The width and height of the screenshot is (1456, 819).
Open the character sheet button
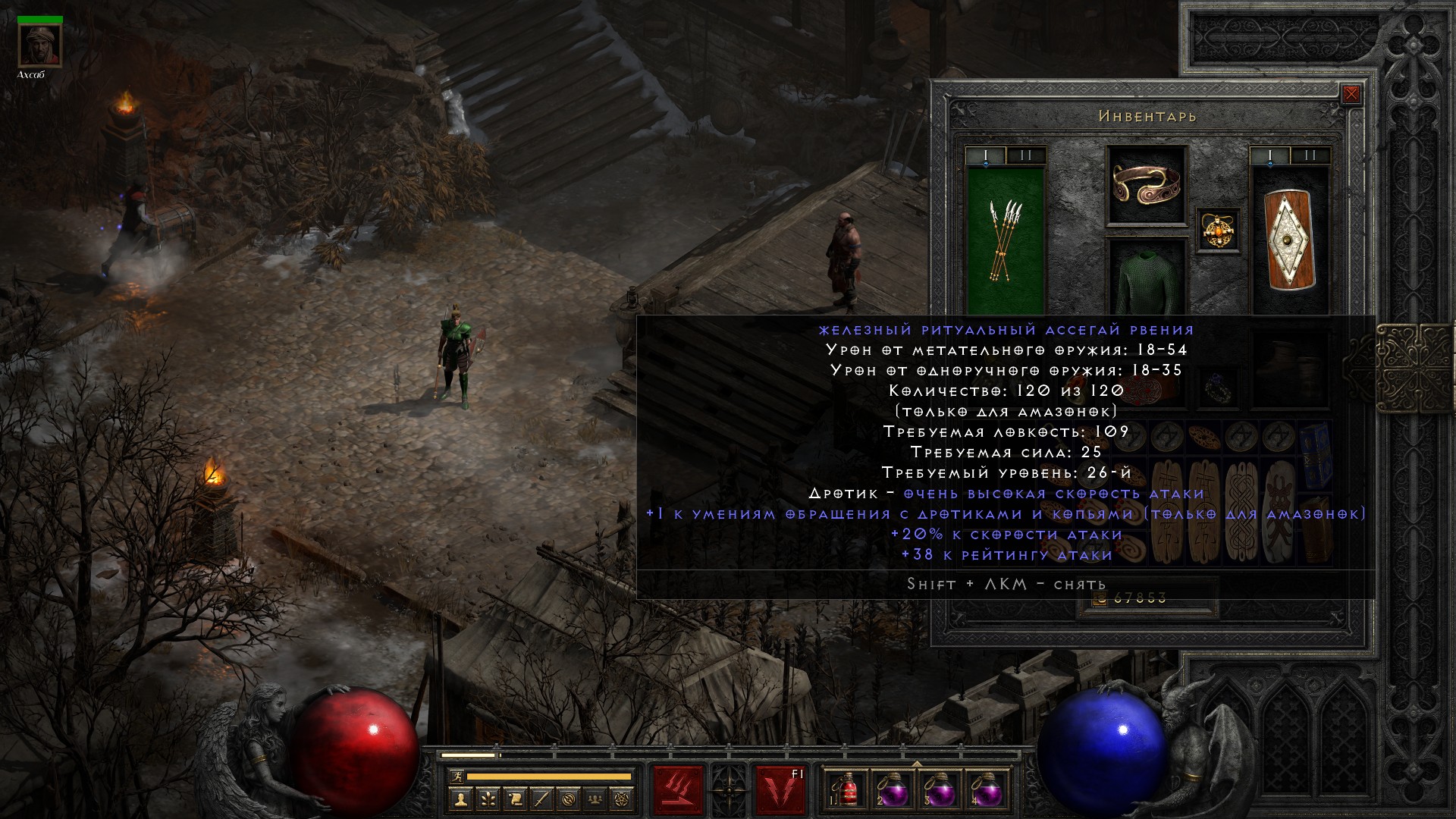point(460,799)
